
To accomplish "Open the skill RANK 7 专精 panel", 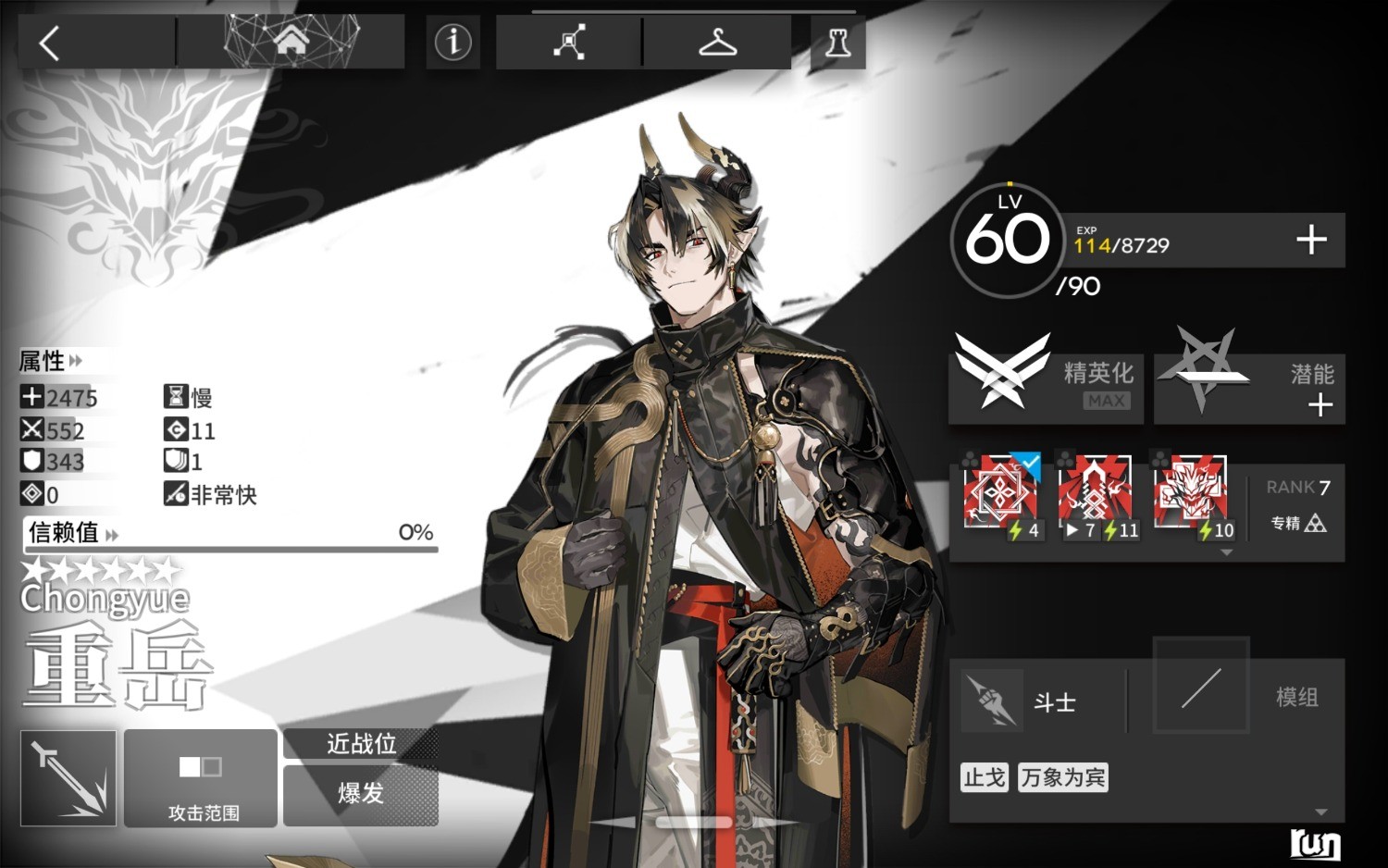I will (x=1298, y=506).
